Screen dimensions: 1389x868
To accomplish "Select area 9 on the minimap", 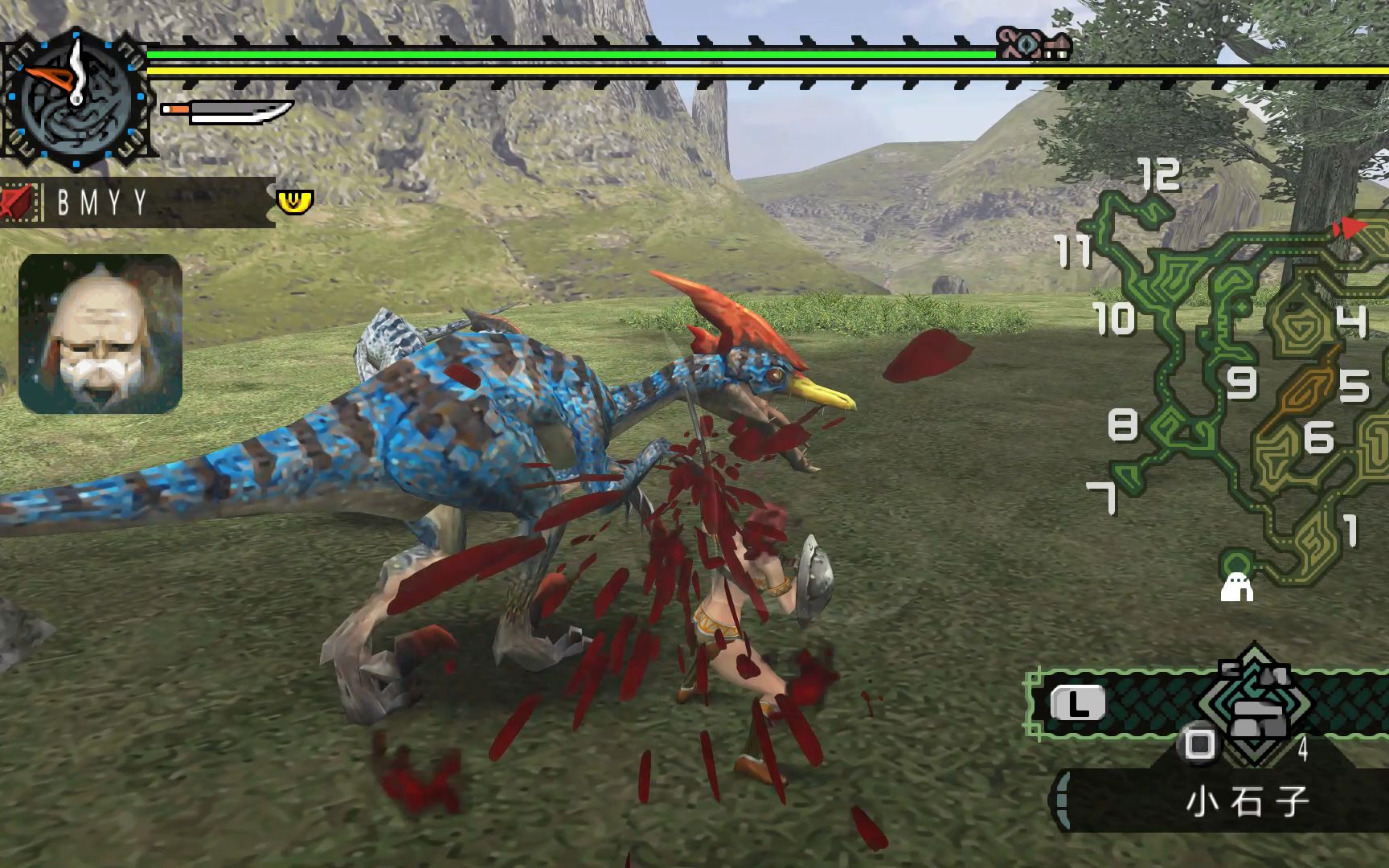I will point(1241,383).
